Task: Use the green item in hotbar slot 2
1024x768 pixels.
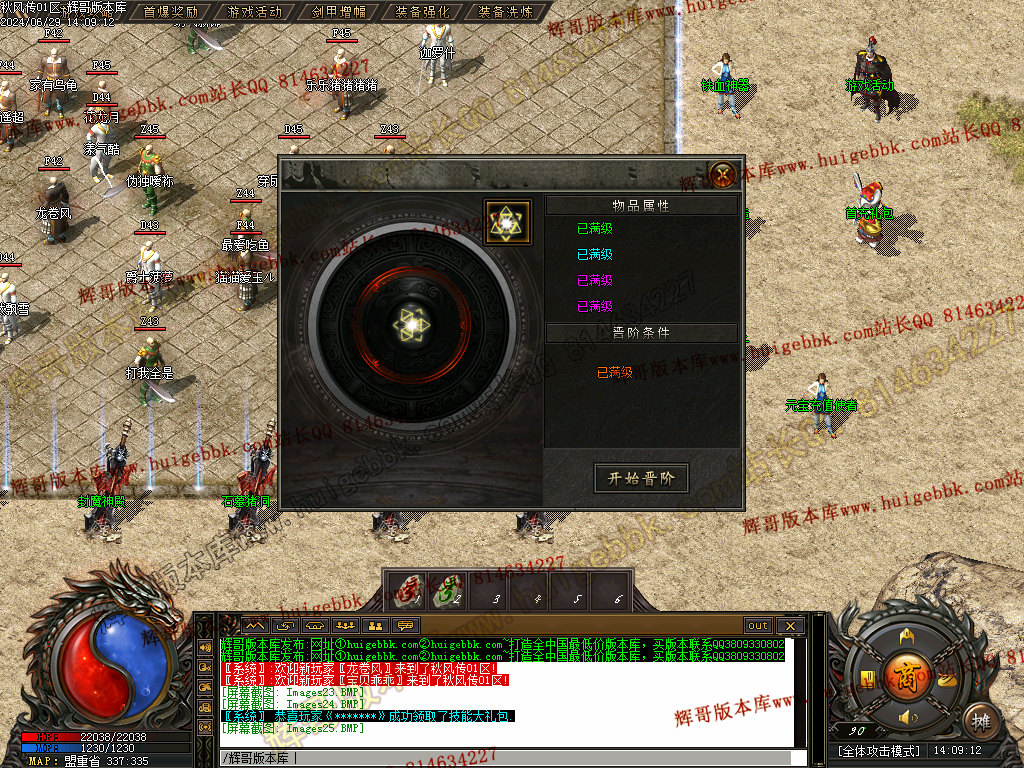Action: [x=447, y=590]
